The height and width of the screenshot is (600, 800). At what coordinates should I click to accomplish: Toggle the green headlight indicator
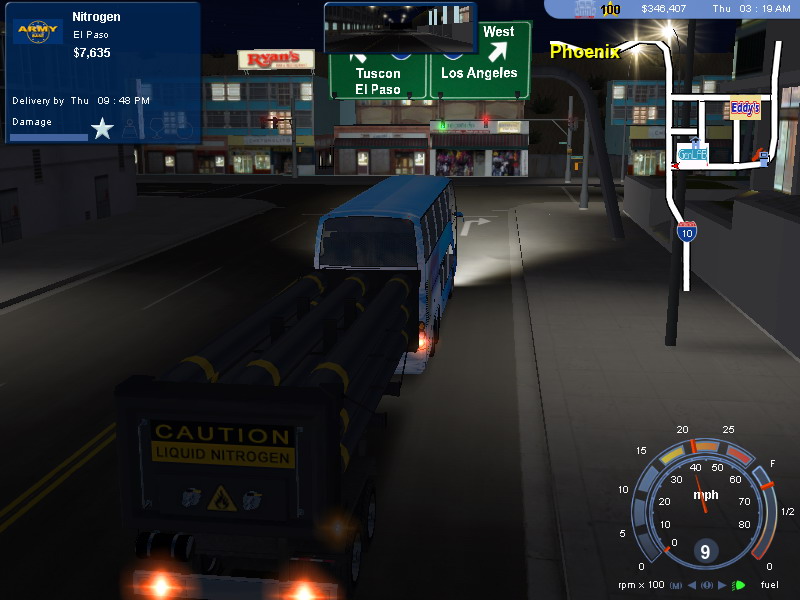(x=740, y=585)
